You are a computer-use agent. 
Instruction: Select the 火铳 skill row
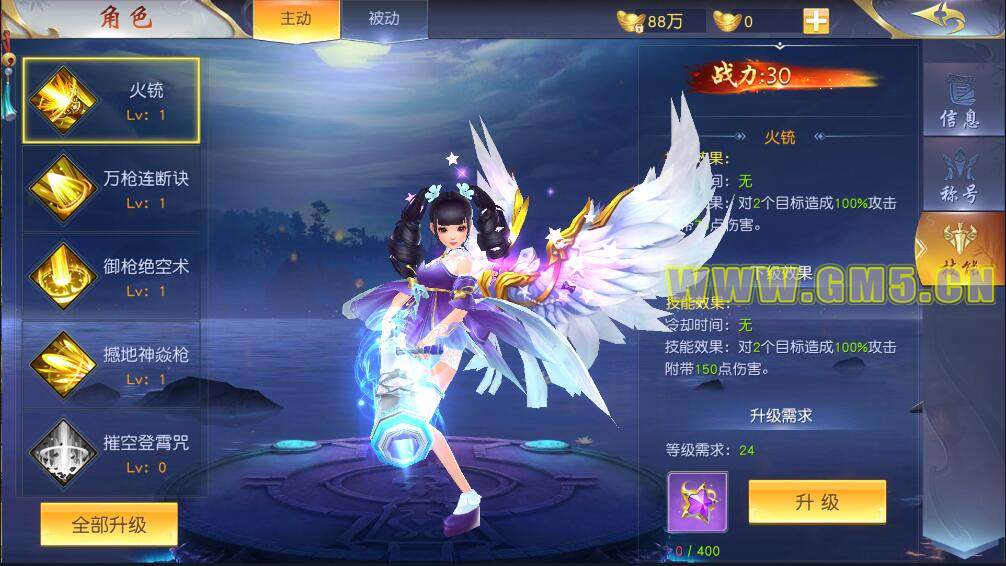coord(111,100)
